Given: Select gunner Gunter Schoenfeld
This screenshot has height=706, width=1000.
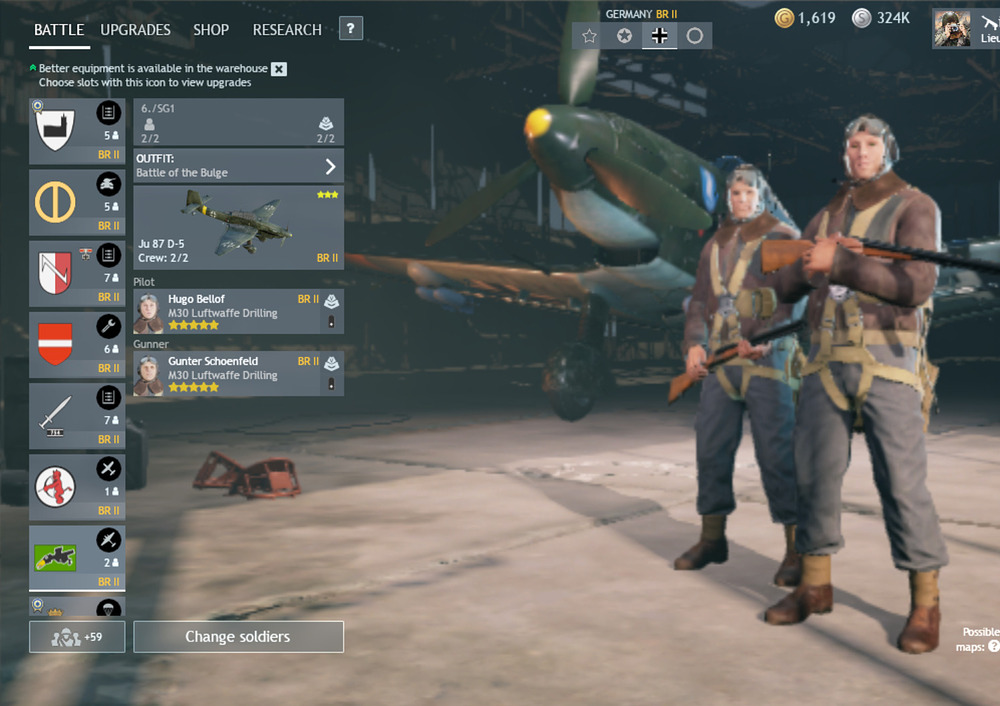Looking at the screenshot, I should 238,374.
